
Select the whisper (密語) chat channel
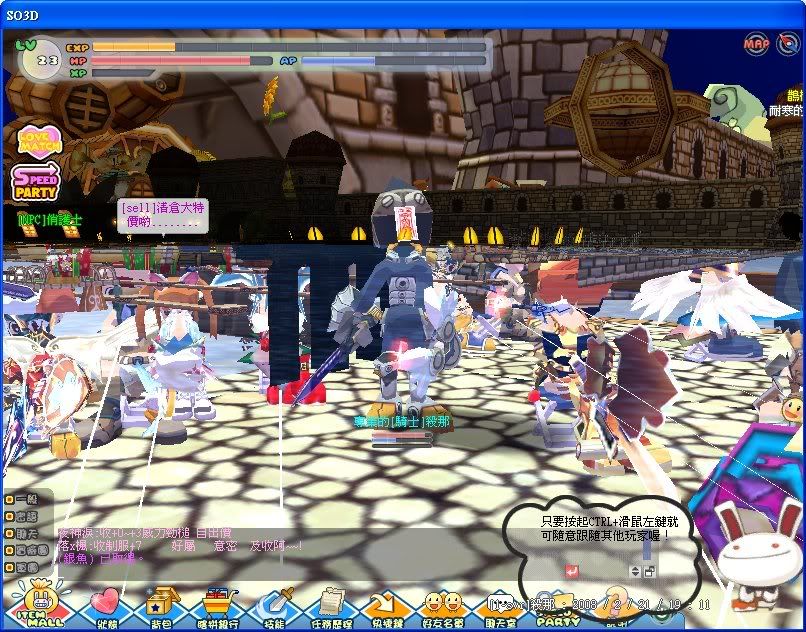[x=10, y=517]
